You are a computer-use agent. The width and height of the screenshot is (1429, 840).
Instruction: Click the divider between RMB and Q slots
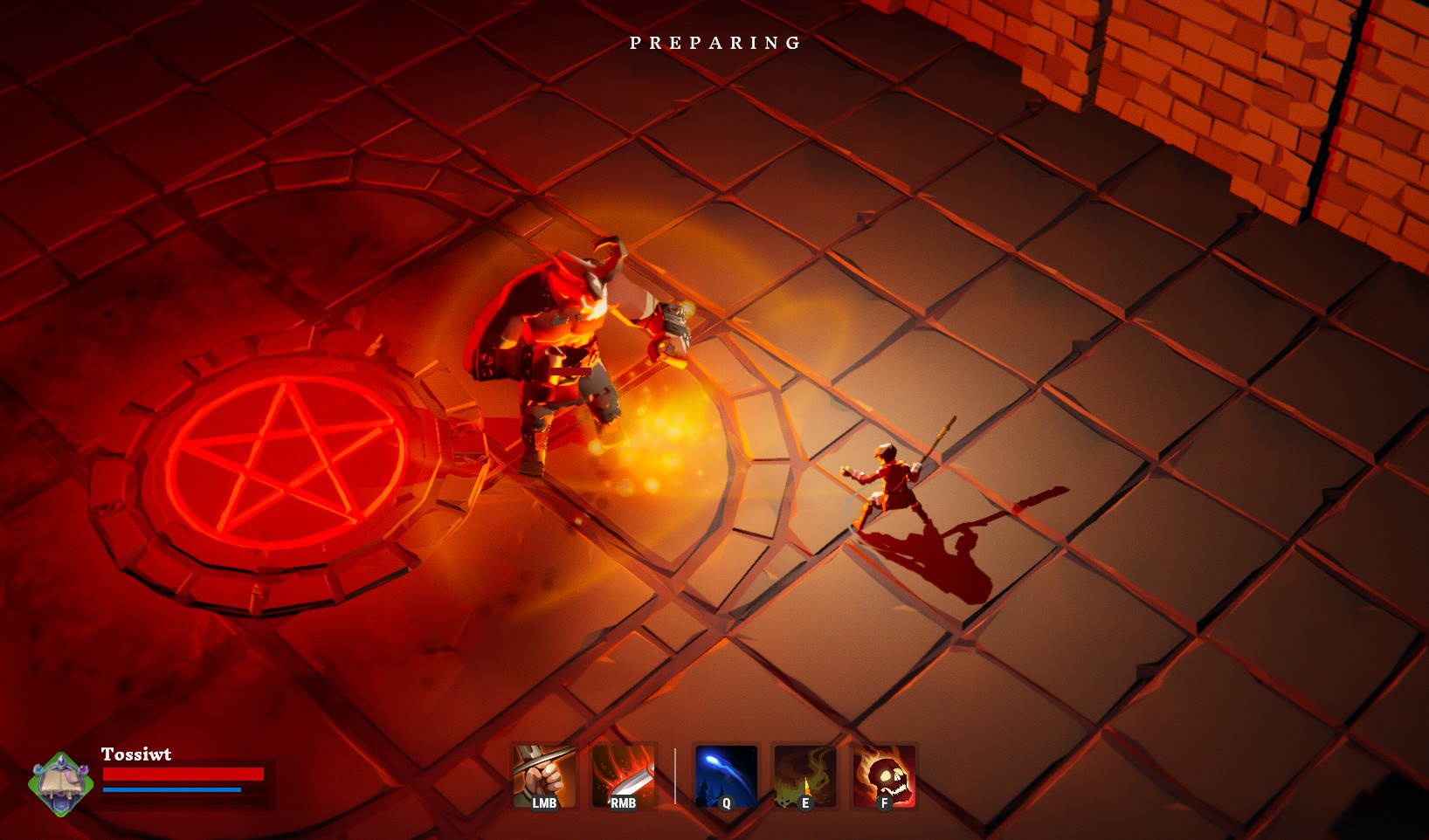[675, 775]
